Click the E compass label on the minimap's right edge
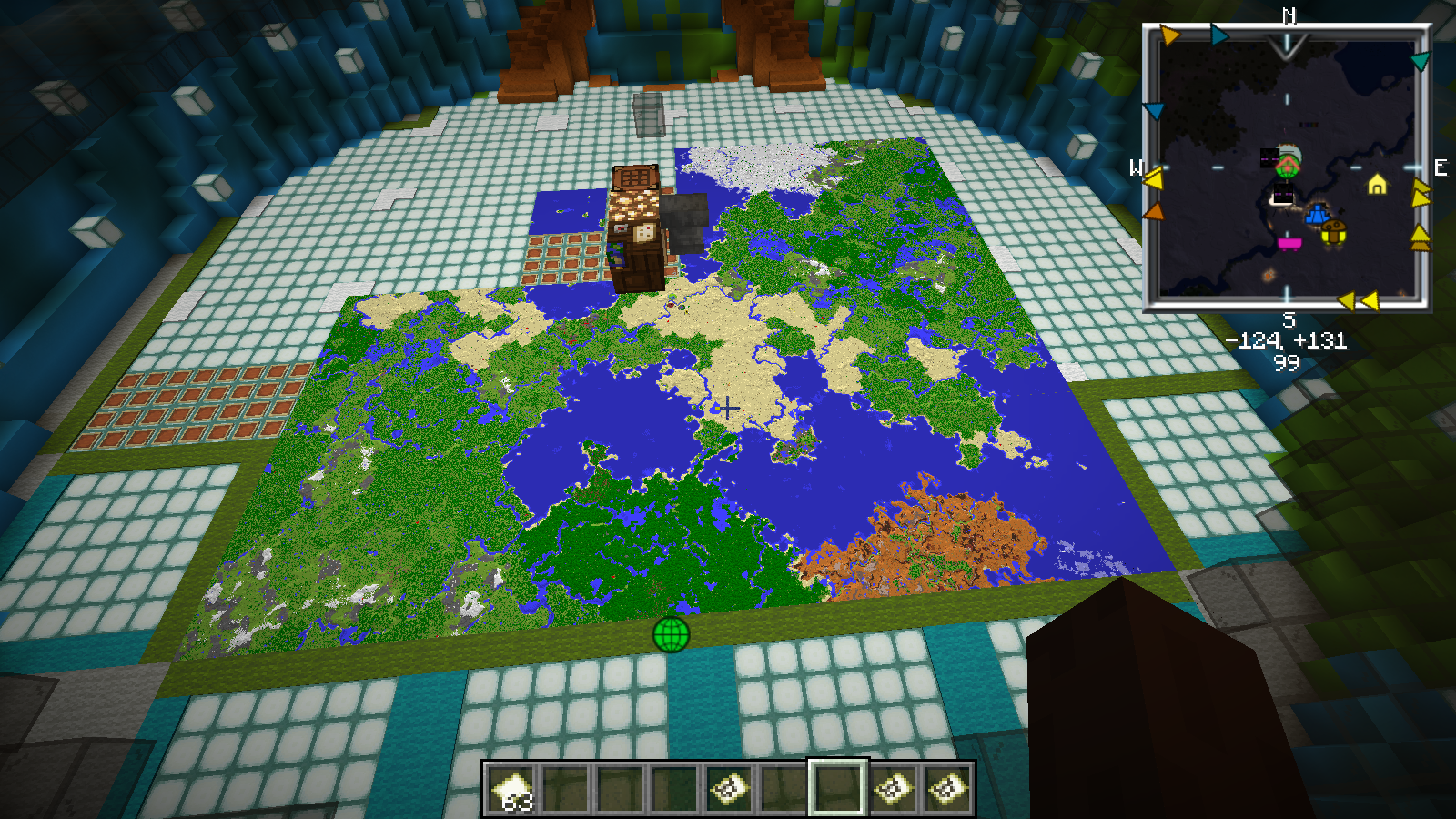The image size is (1456, 819). pyautogui.click(x=1441, y=167)
